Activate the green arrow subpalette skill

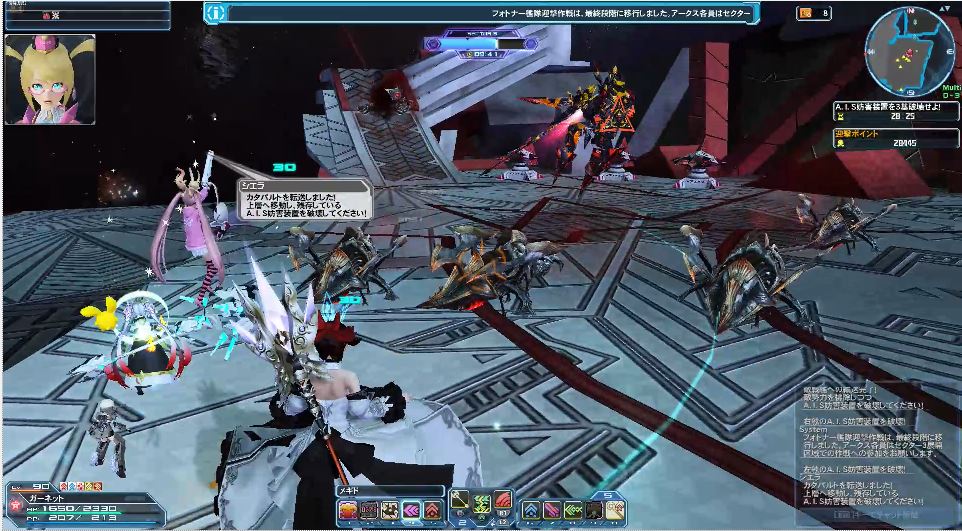tap(573, 510)
